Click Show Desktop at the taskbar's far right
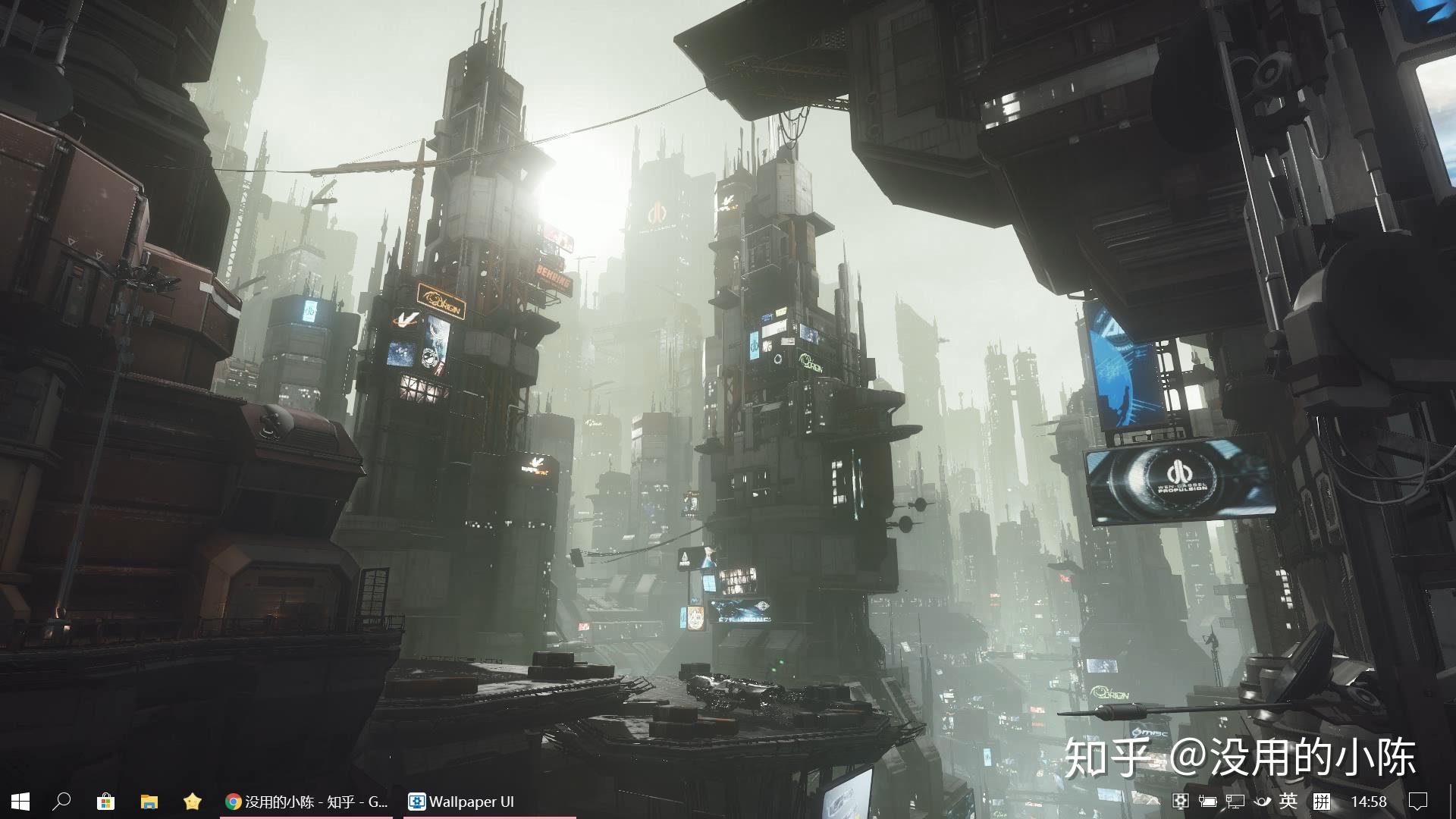 1452,802
